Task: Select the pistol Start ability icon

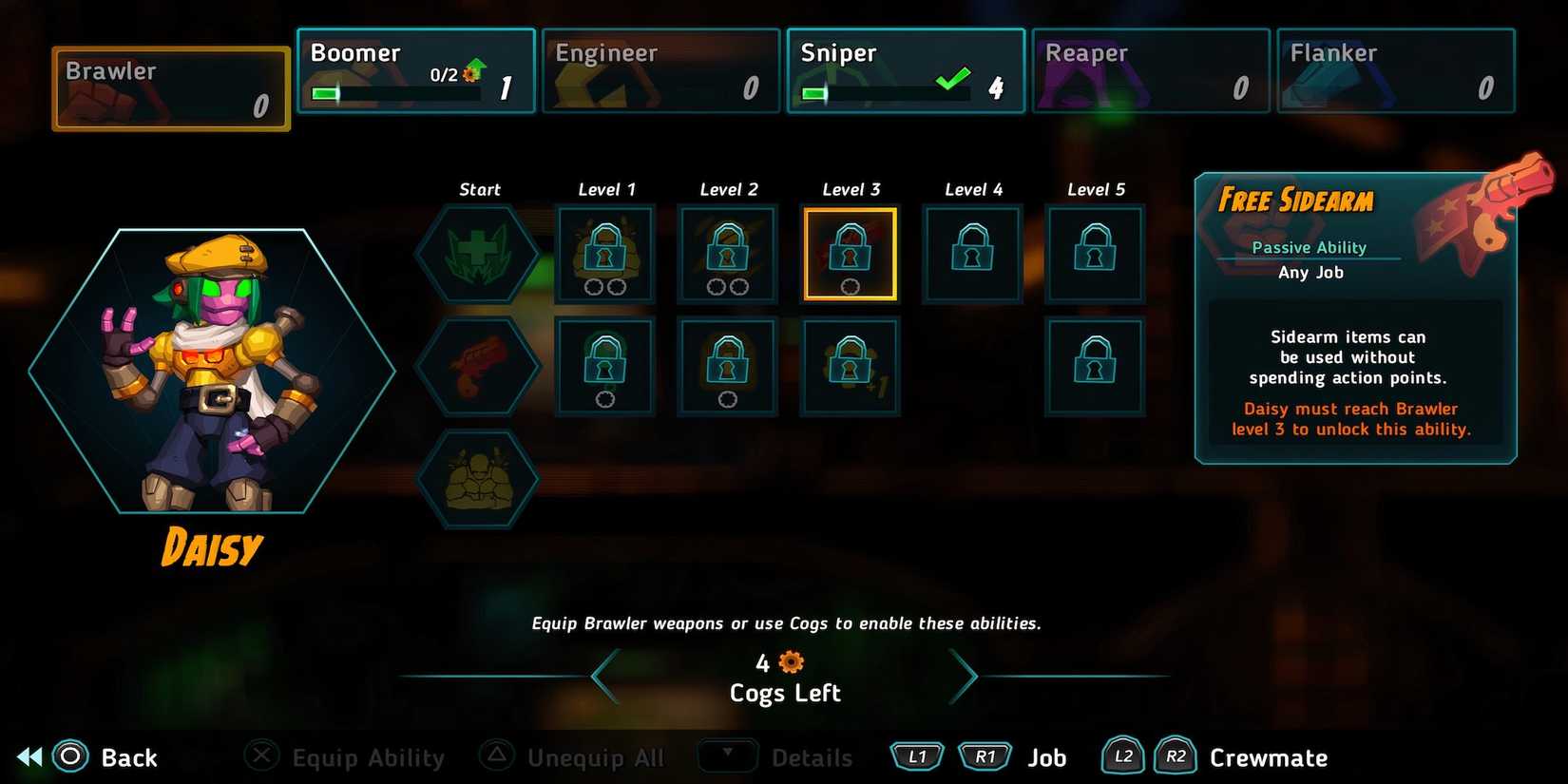Action: pyautogui.click(x=479, y=366)
